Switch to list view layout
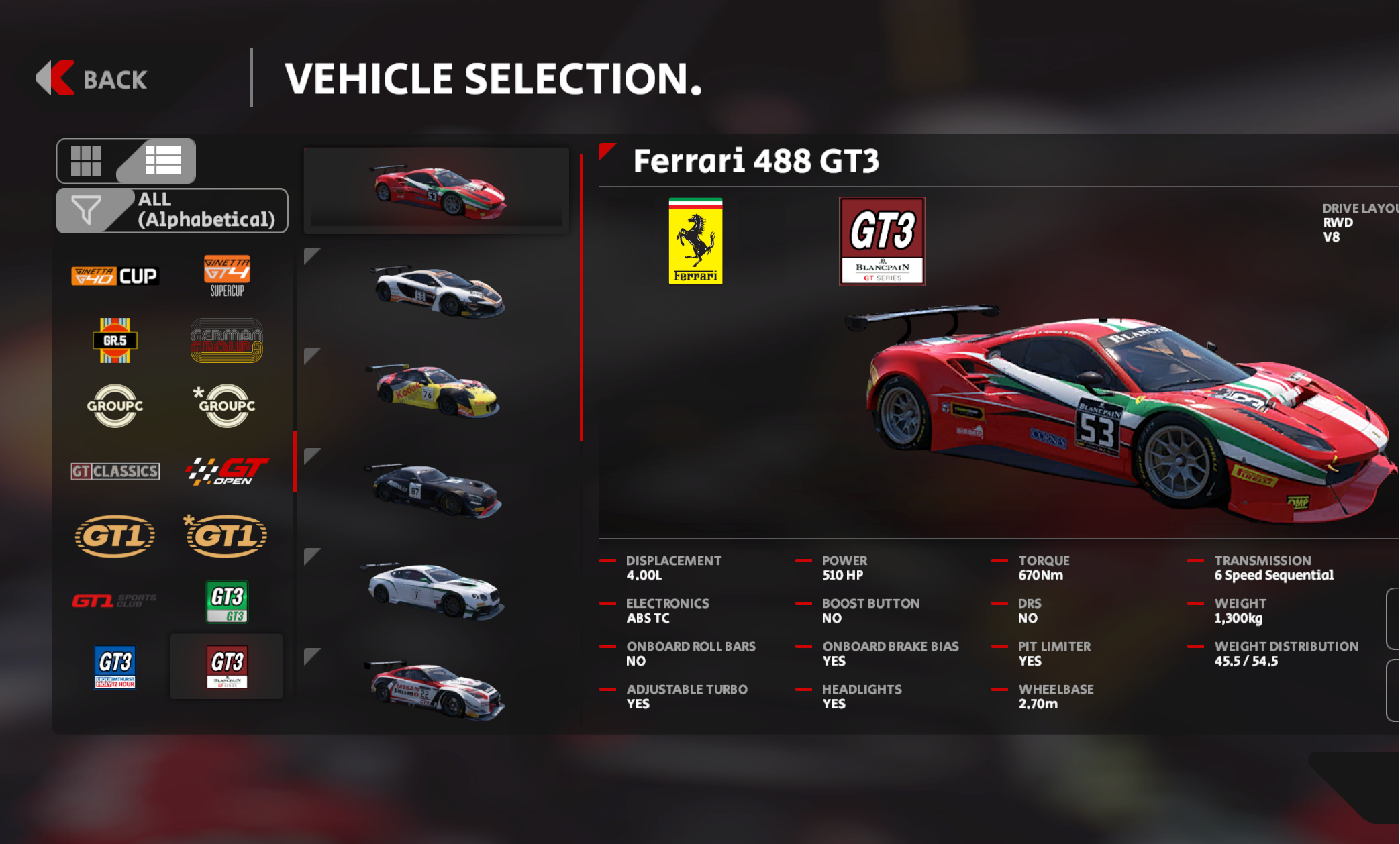The image size is (1400, 844). [x=163, y=161]
